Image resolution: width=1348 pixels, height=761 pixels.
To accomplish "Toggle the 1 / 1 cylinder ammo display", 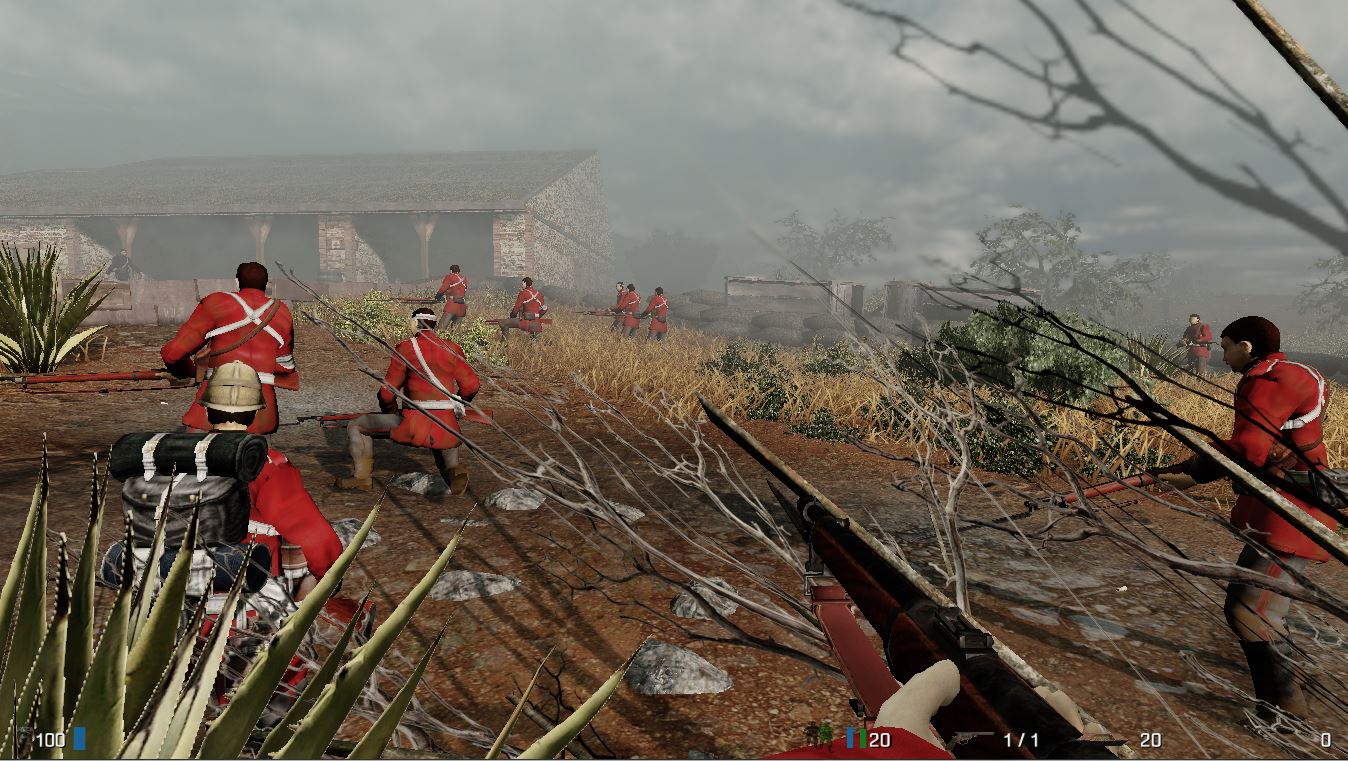I will point(1022,738).
